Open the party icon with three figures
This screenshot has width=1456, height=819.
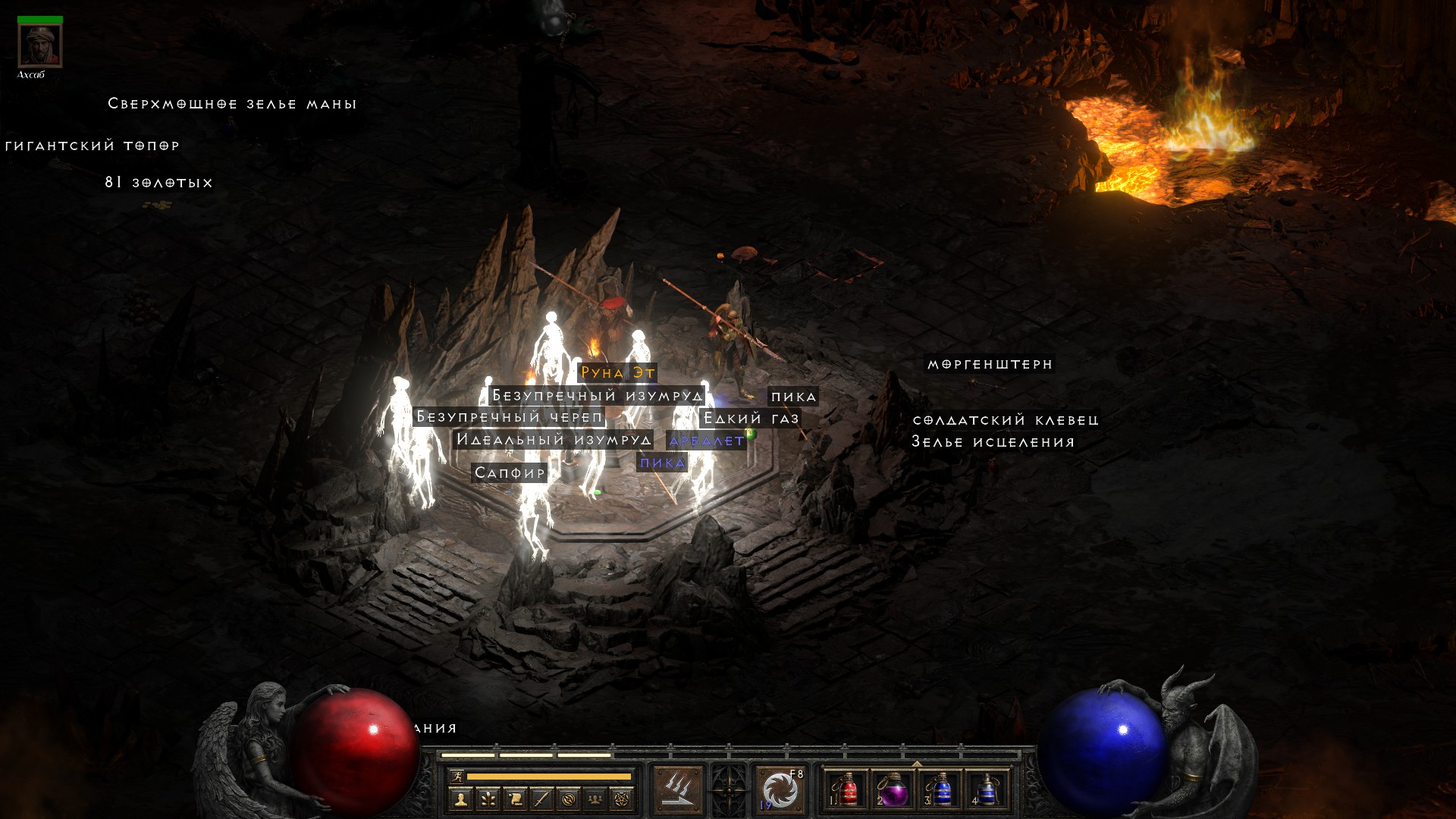click(595, 799)
